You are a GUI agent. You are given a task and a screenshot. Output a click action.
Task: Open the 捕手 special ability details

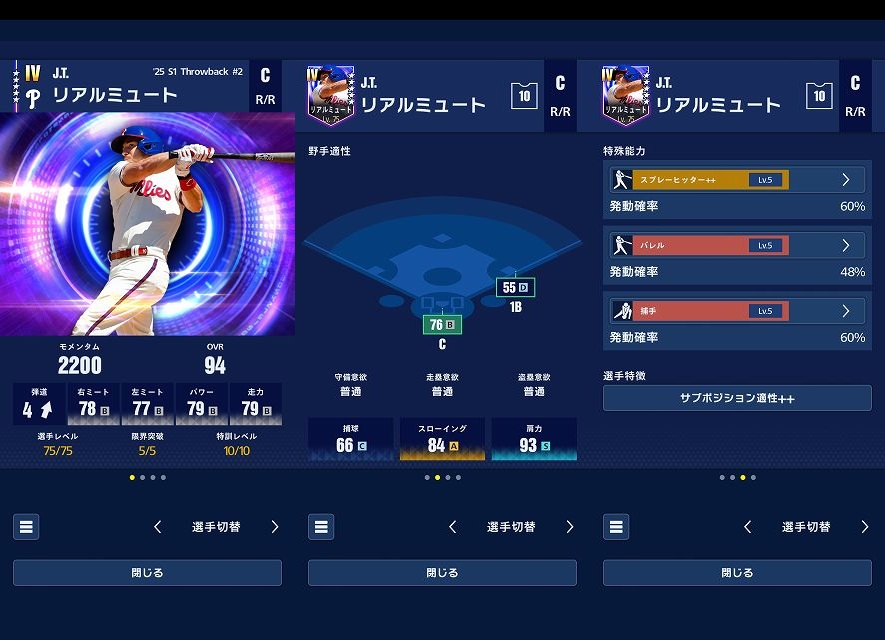point(737,311)
